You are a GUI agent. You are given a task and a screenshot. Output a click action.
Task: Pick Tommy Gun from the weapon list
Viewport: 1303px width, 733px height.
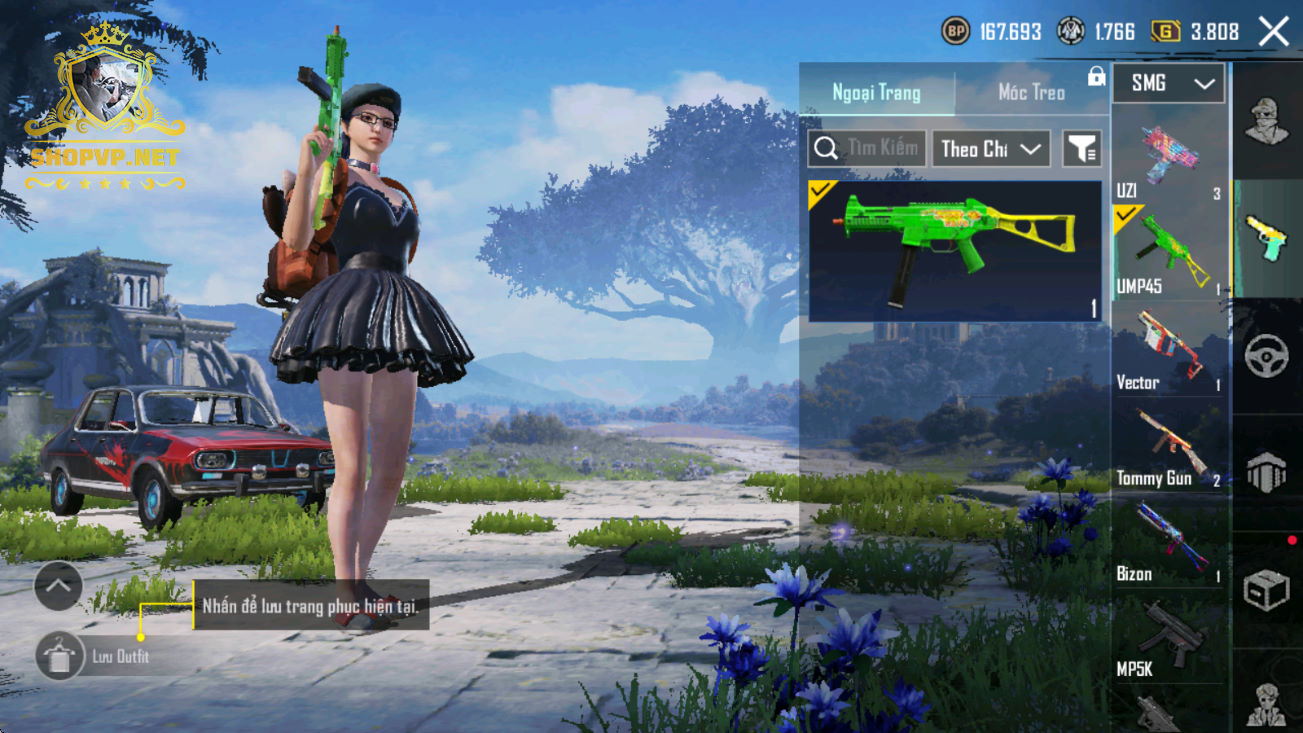click(1167, 446)
